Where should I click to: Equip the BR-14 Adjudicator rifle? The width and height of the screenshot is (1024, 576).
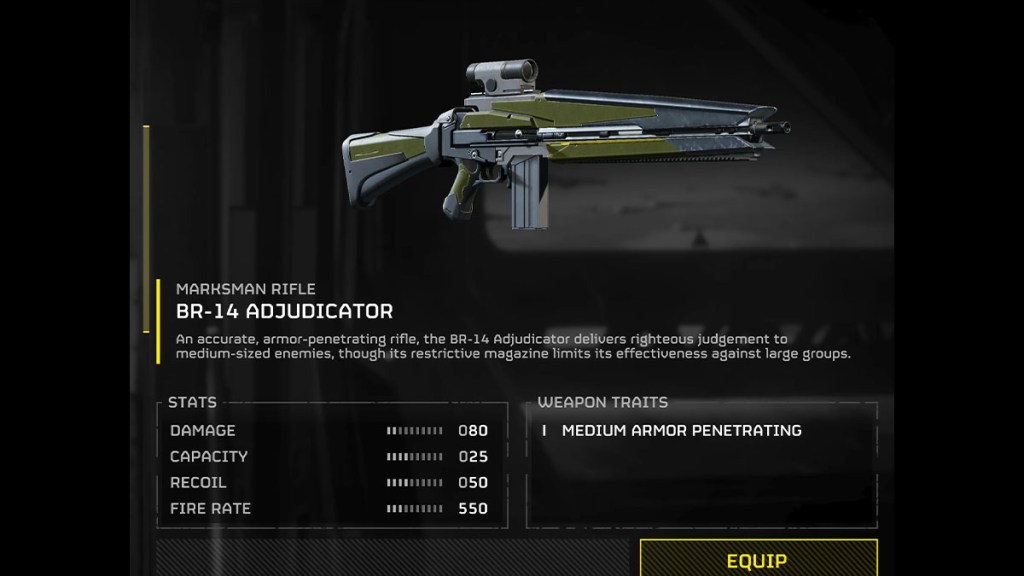pyautogui.click(x=757, y=560)
